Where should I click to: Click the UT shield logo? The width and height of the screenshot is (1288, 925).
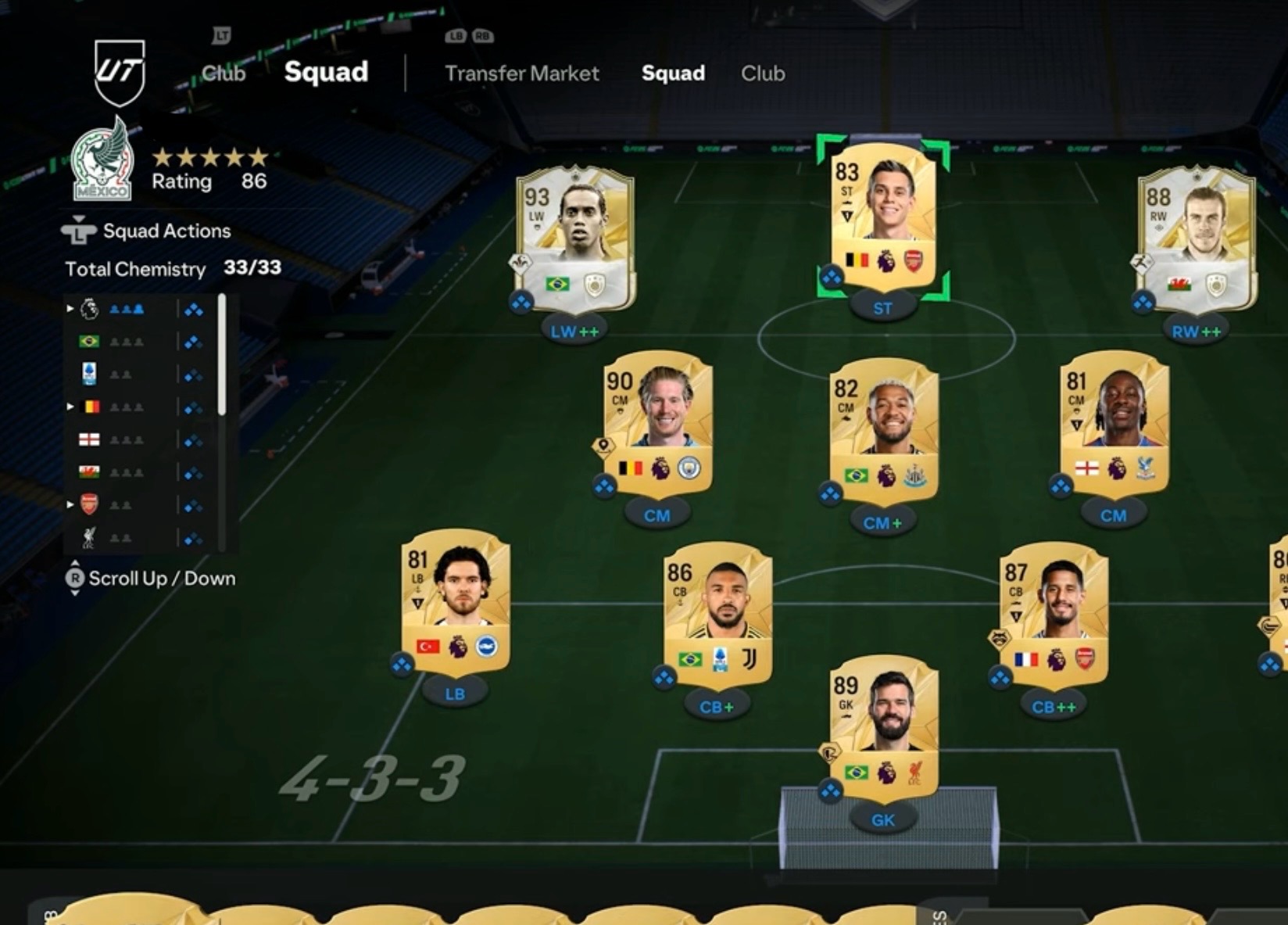tap(120, 72)
